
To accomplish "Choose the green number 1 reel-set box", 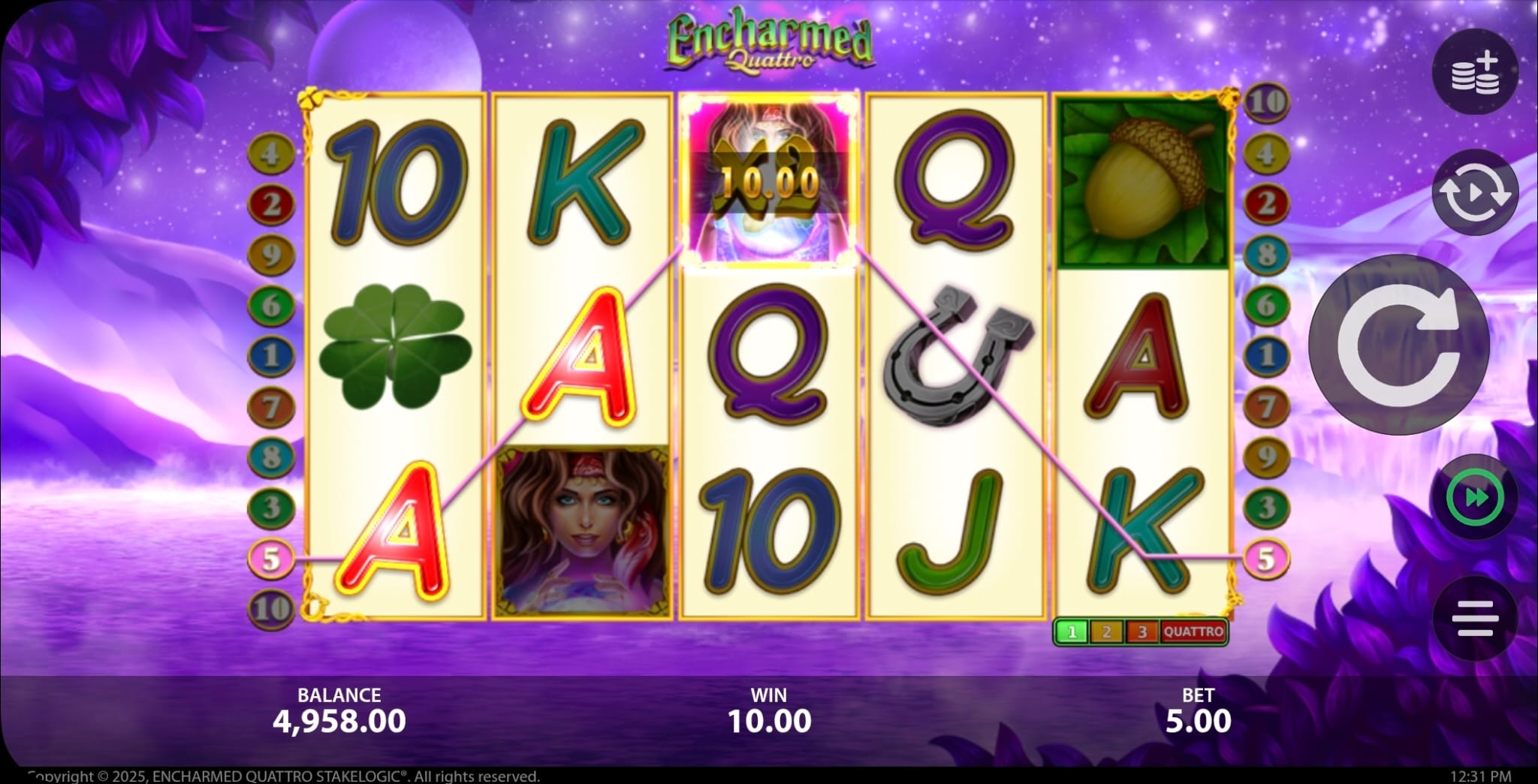I will (1072, 632).
